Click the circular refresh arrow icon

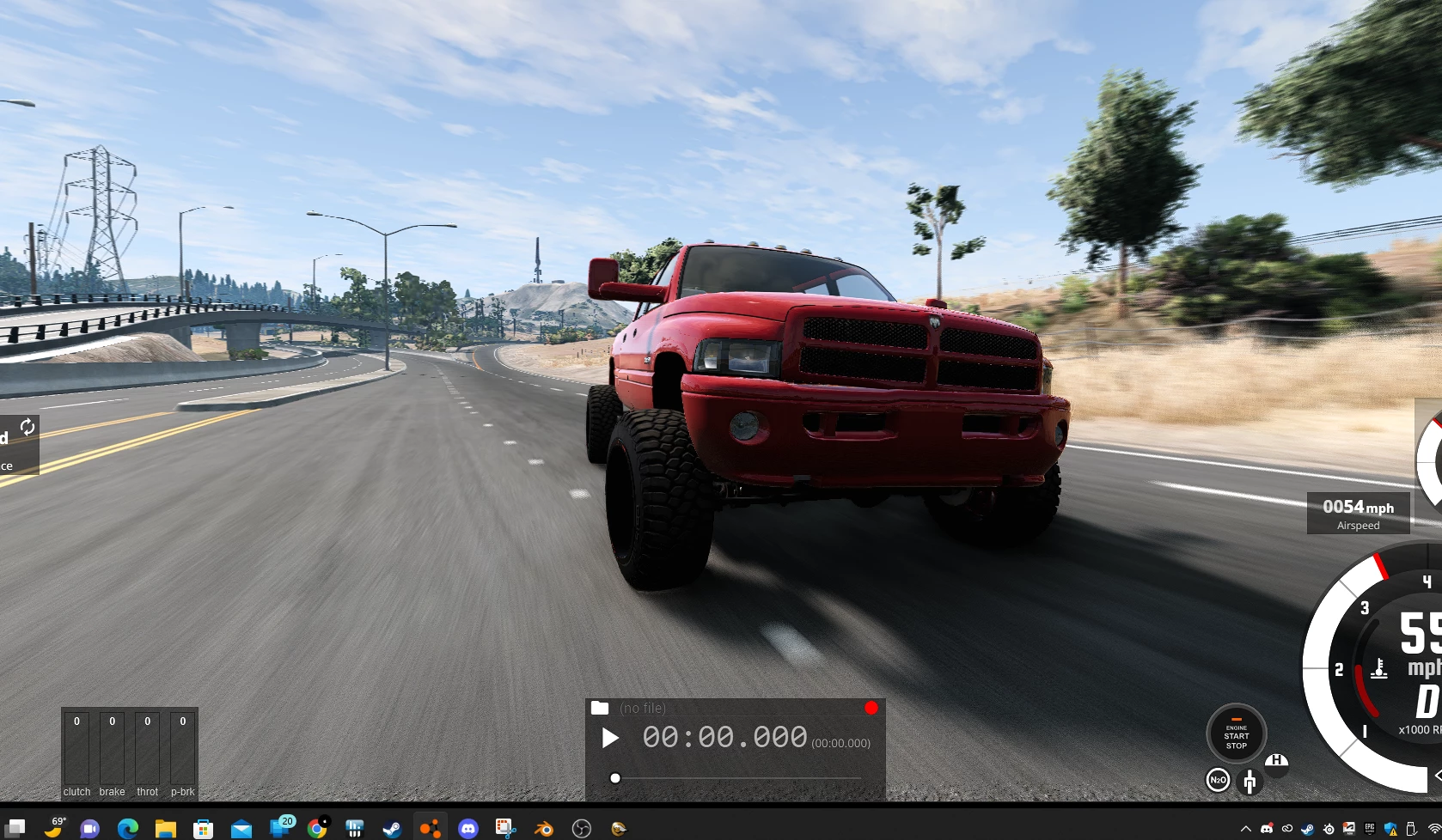coord(27,427)
